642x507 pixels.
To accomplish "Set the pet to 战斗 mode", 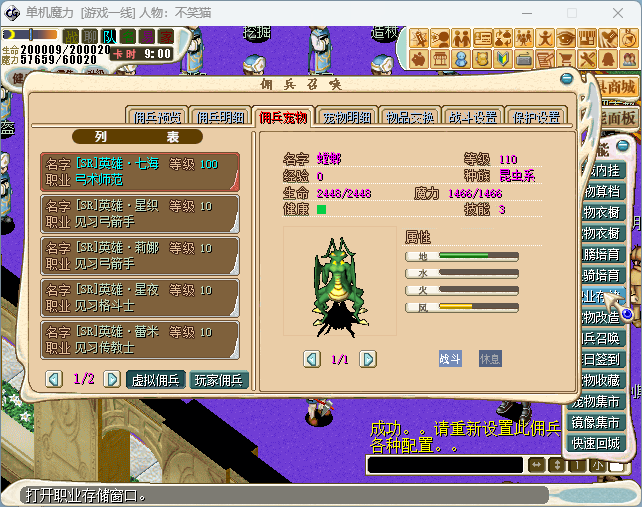I will [x=450, y=358].
